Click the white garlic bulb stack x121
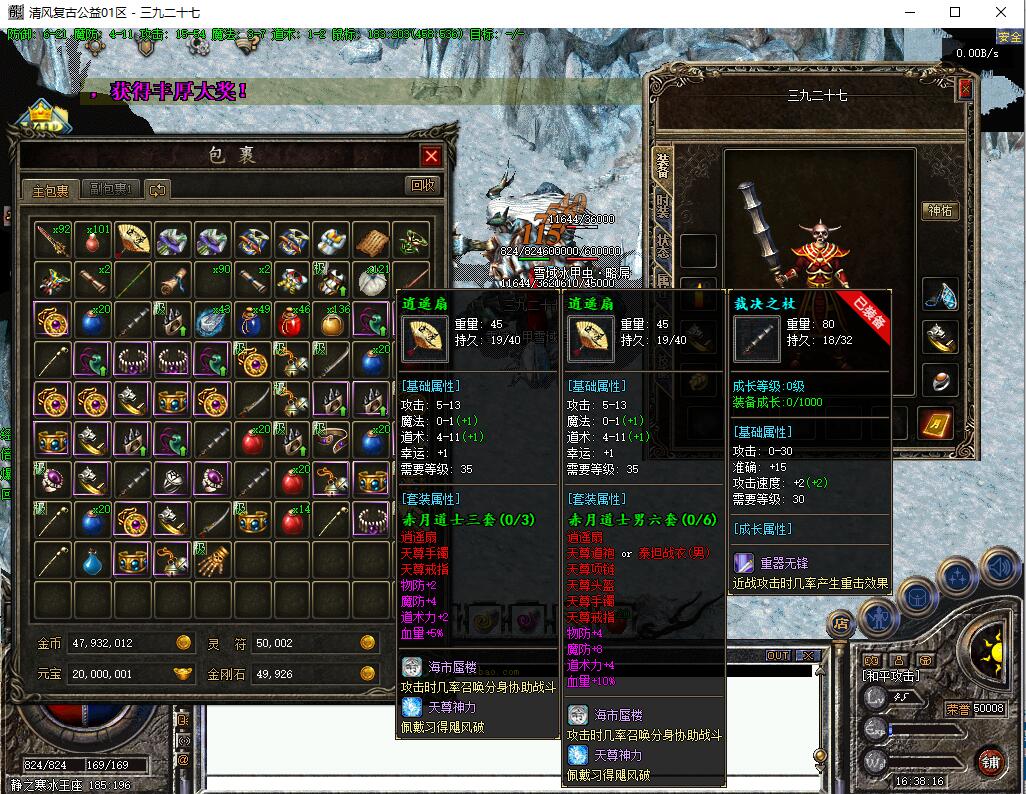Image resolution: width=1026 pixels, height=794 pixels. tap(371, 281)
